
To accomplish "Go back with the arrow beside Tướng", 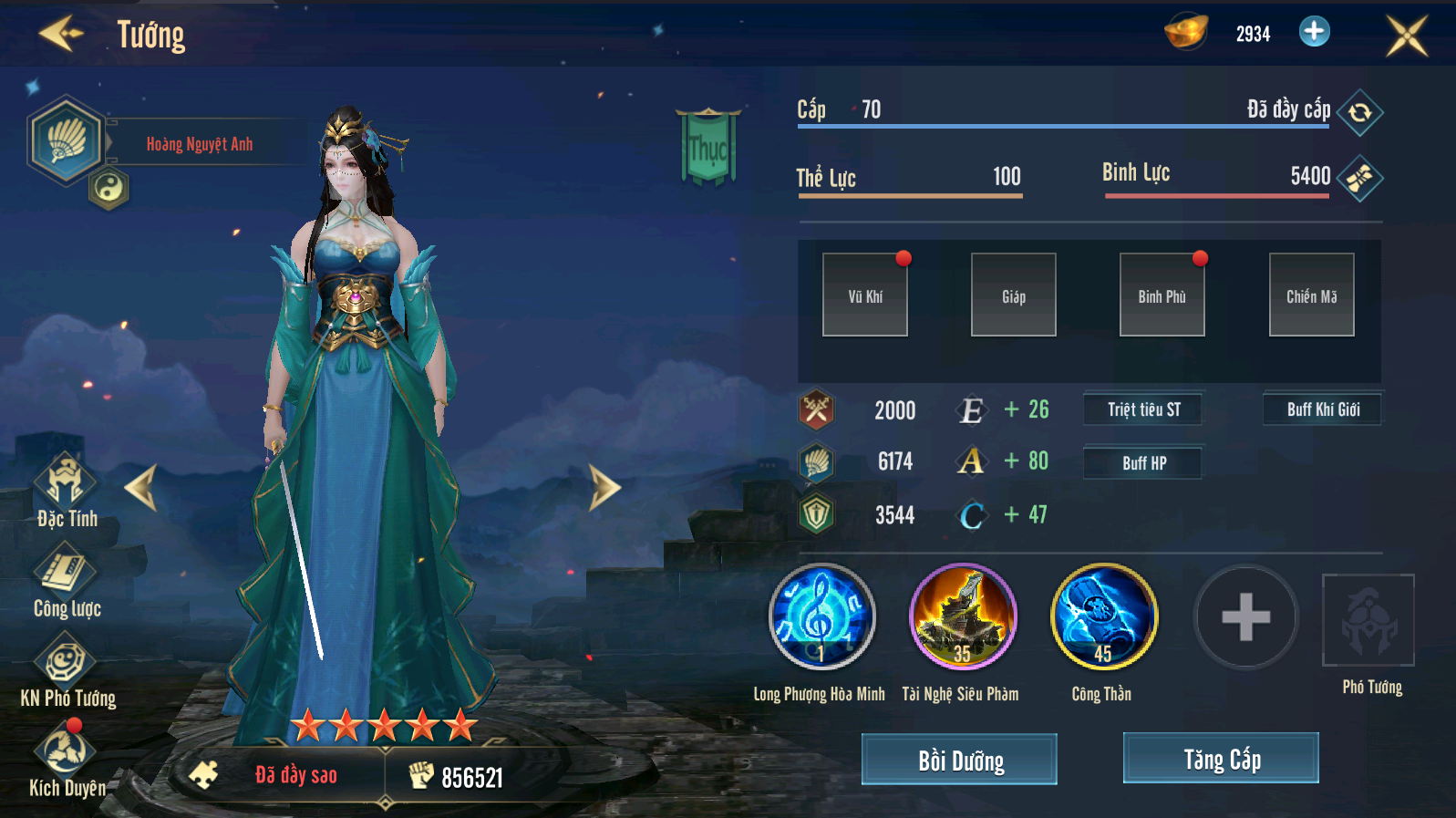I will tap(60, 35).
